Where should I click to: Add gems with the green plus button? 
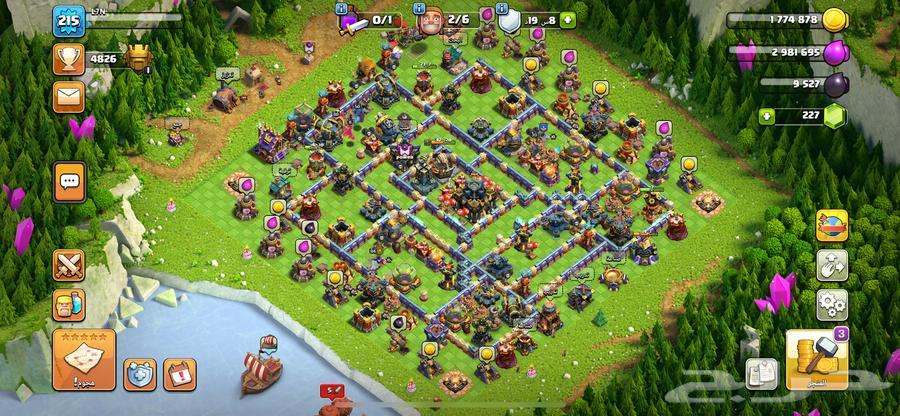(x=768, y=116)
